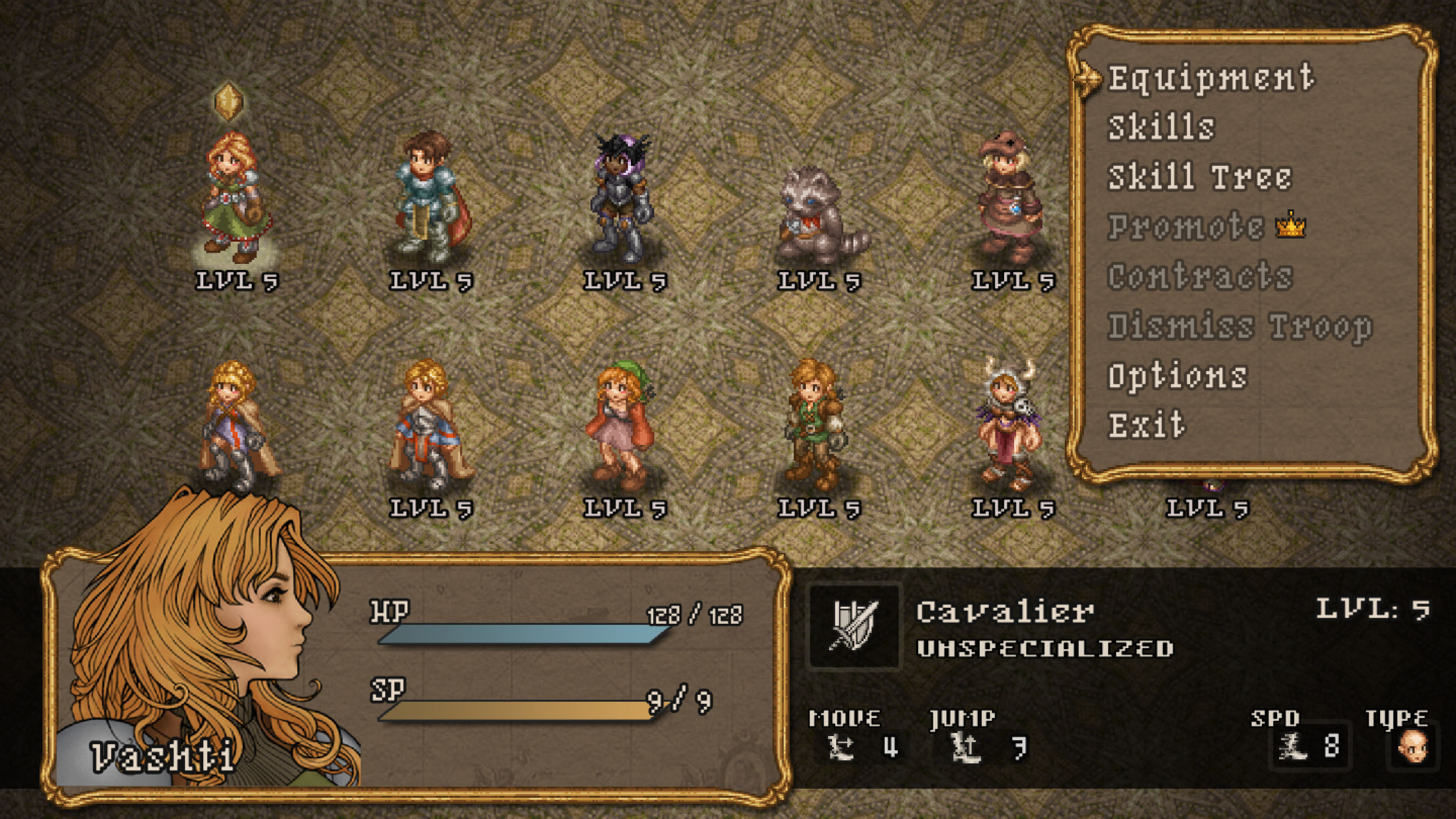
Task: Open the Skill Tree
Action: click(1199, 177)
